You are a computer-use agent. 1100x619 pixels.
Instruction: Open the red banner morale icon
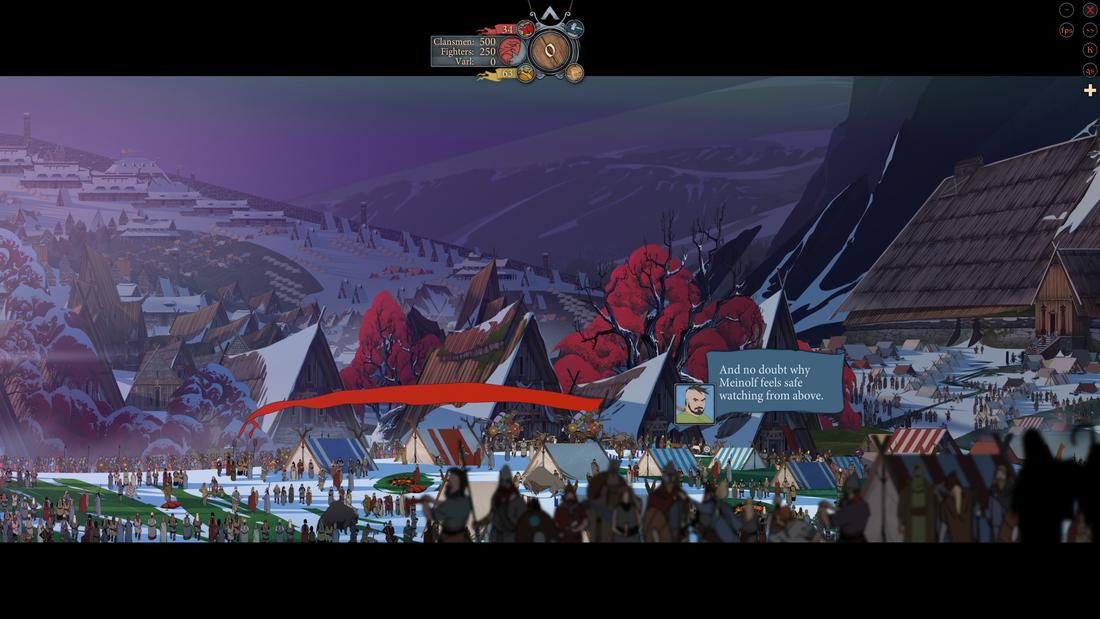(x=526, y=29)
